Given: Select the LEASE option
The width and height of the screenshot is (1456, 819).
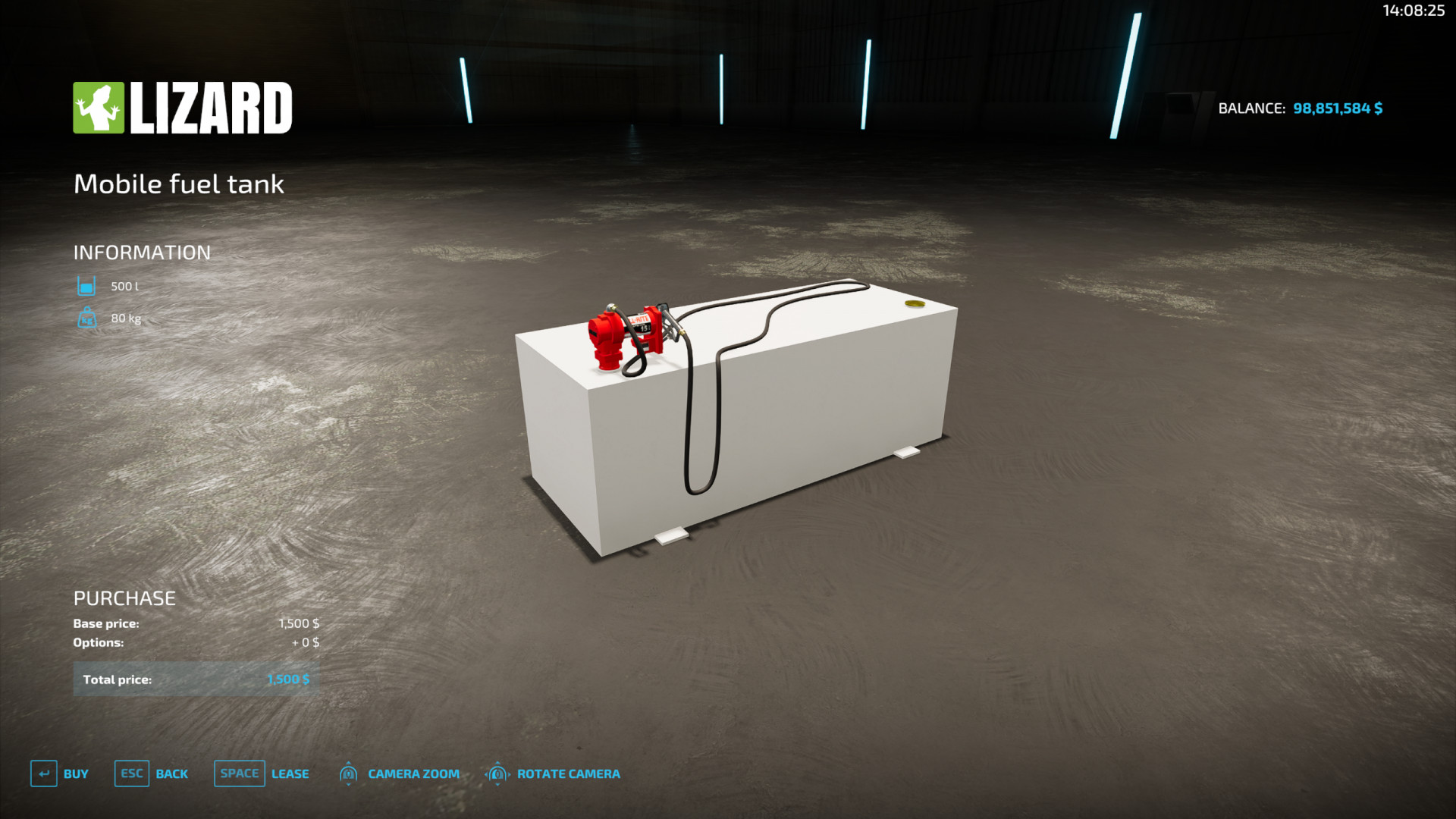Looking at the screenshot, I should [290, 773].
